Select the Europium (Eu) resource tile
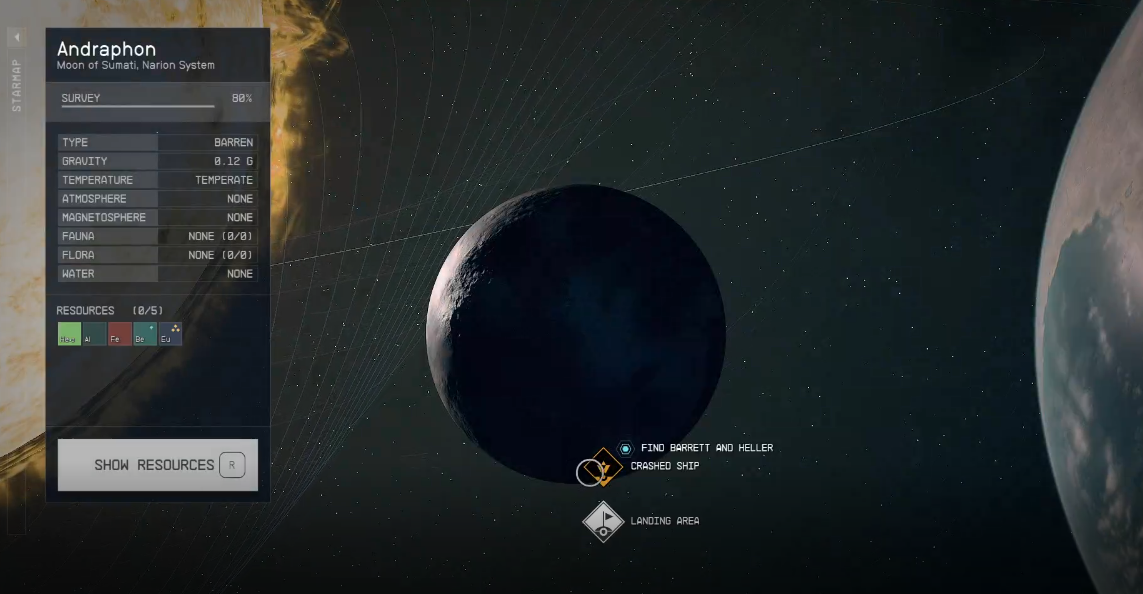 [x=170, y=334]
